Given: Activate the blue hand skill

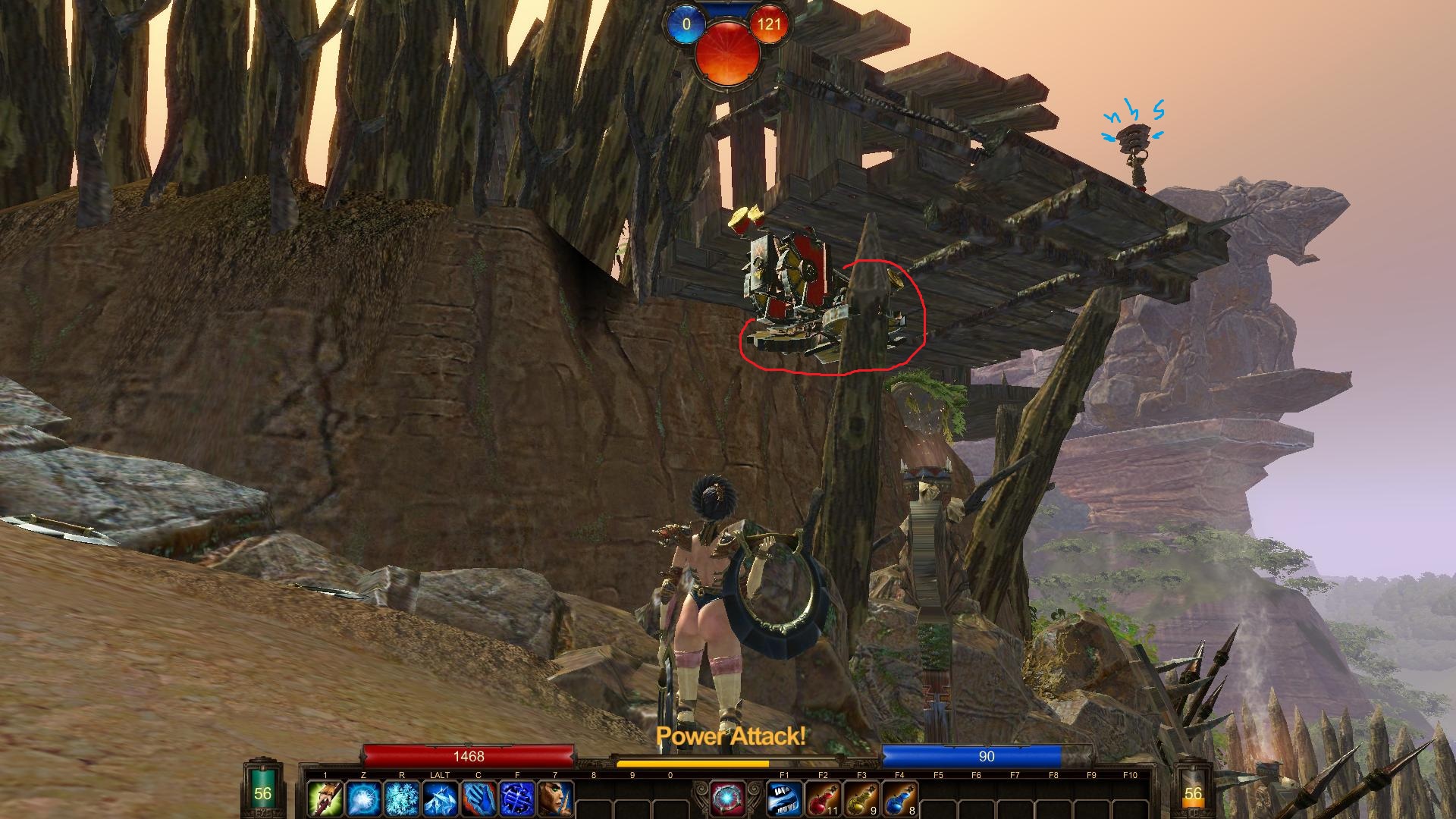Looking at the screenshot, I should (479, 799).
